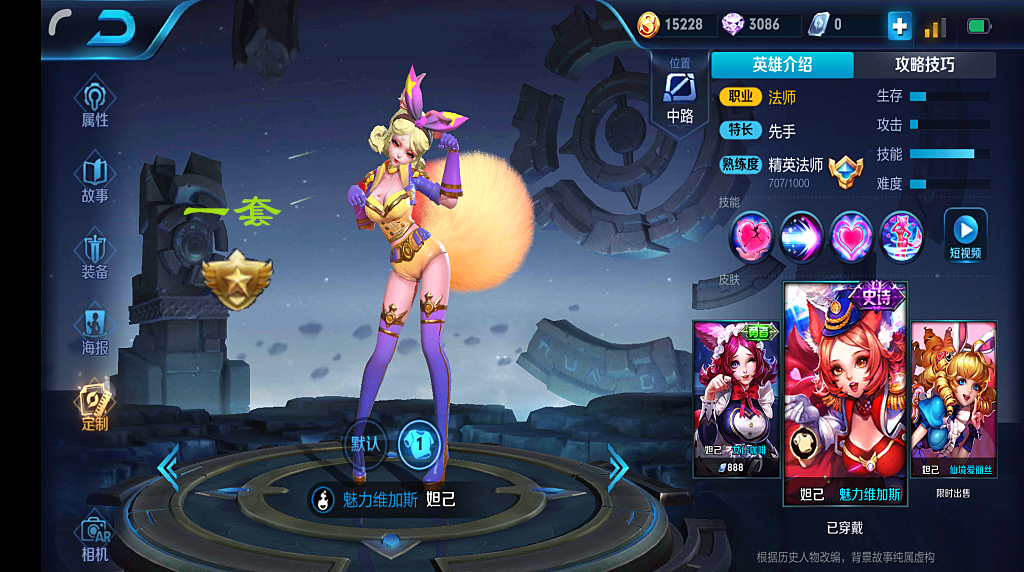
Task: Add currency with the plus button
Action: [x=899, y=27]
